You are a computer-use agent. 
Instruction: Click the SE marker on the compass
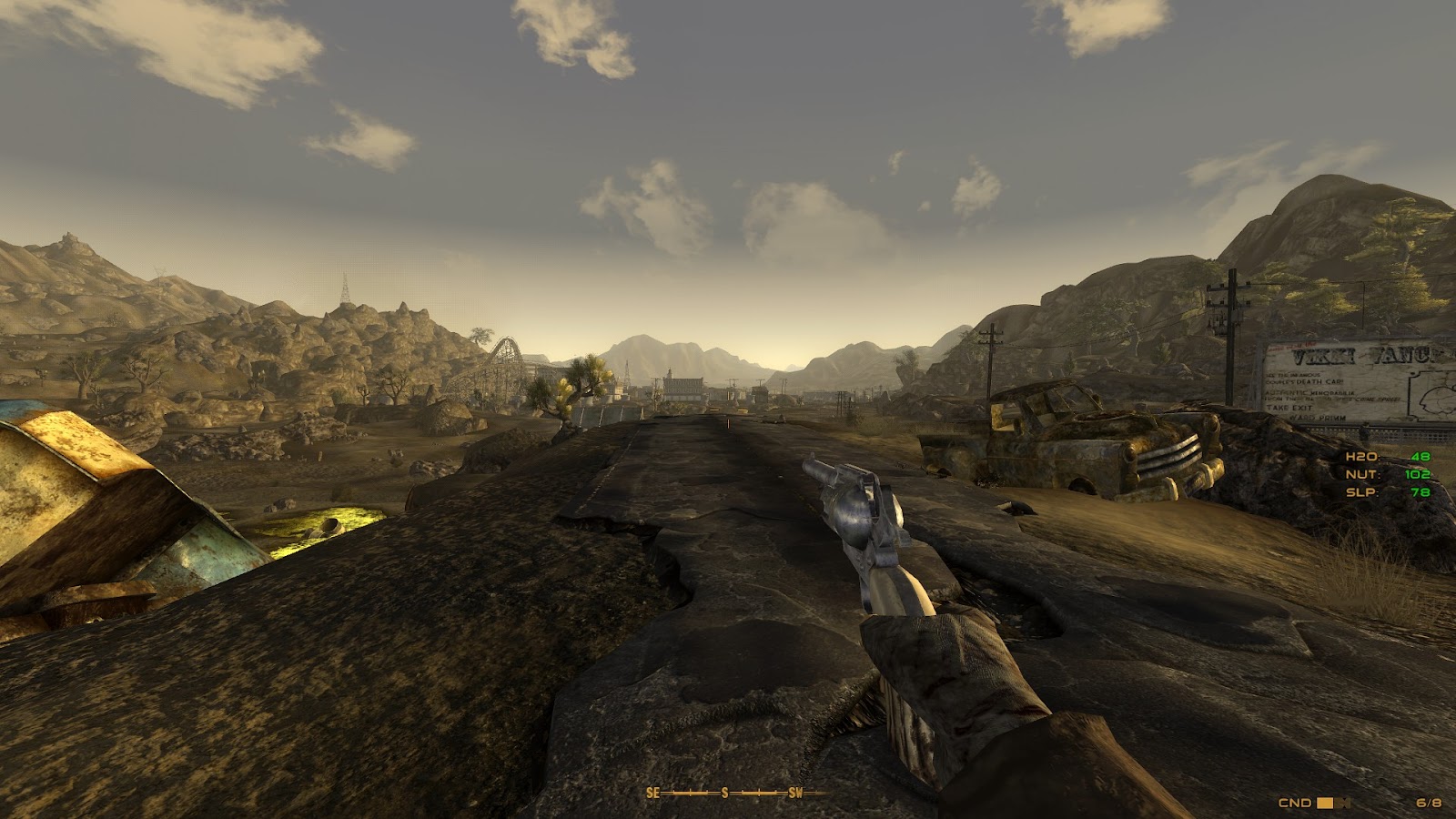tap(652, 793)
